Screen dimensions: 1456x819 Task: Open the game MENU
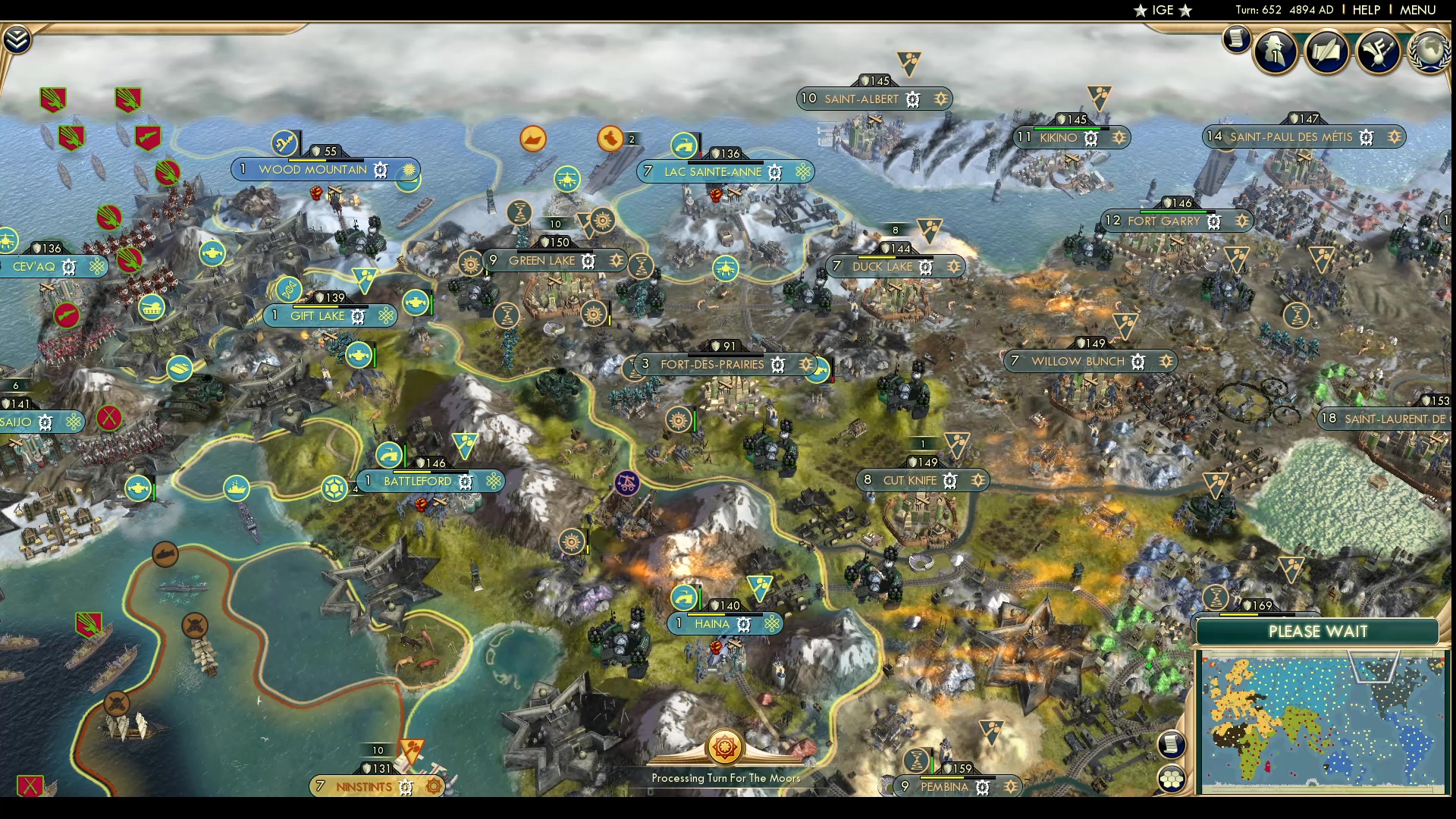[x=1417, y=10]
